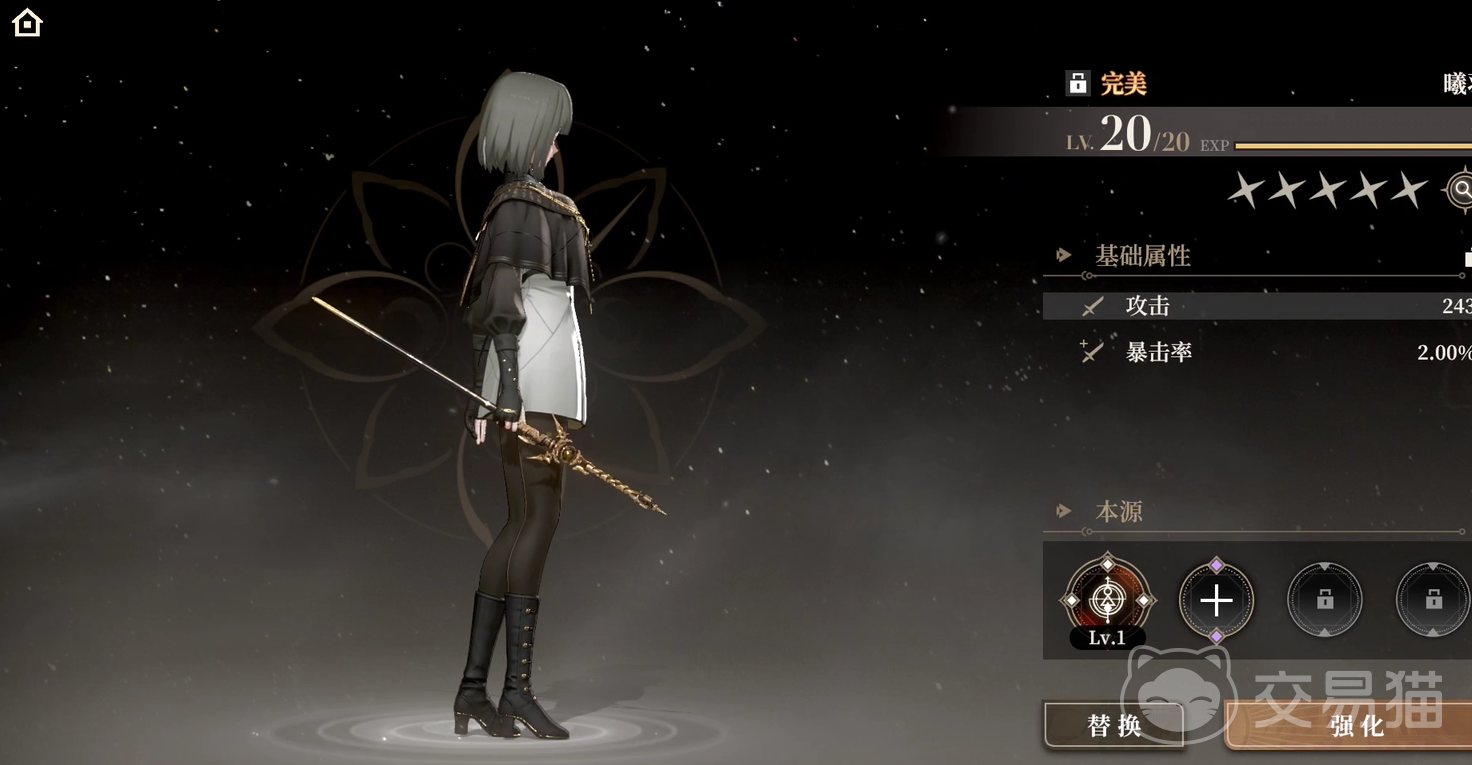
Task: Collapse the 本源 section header
Action: coord(1118,512)
